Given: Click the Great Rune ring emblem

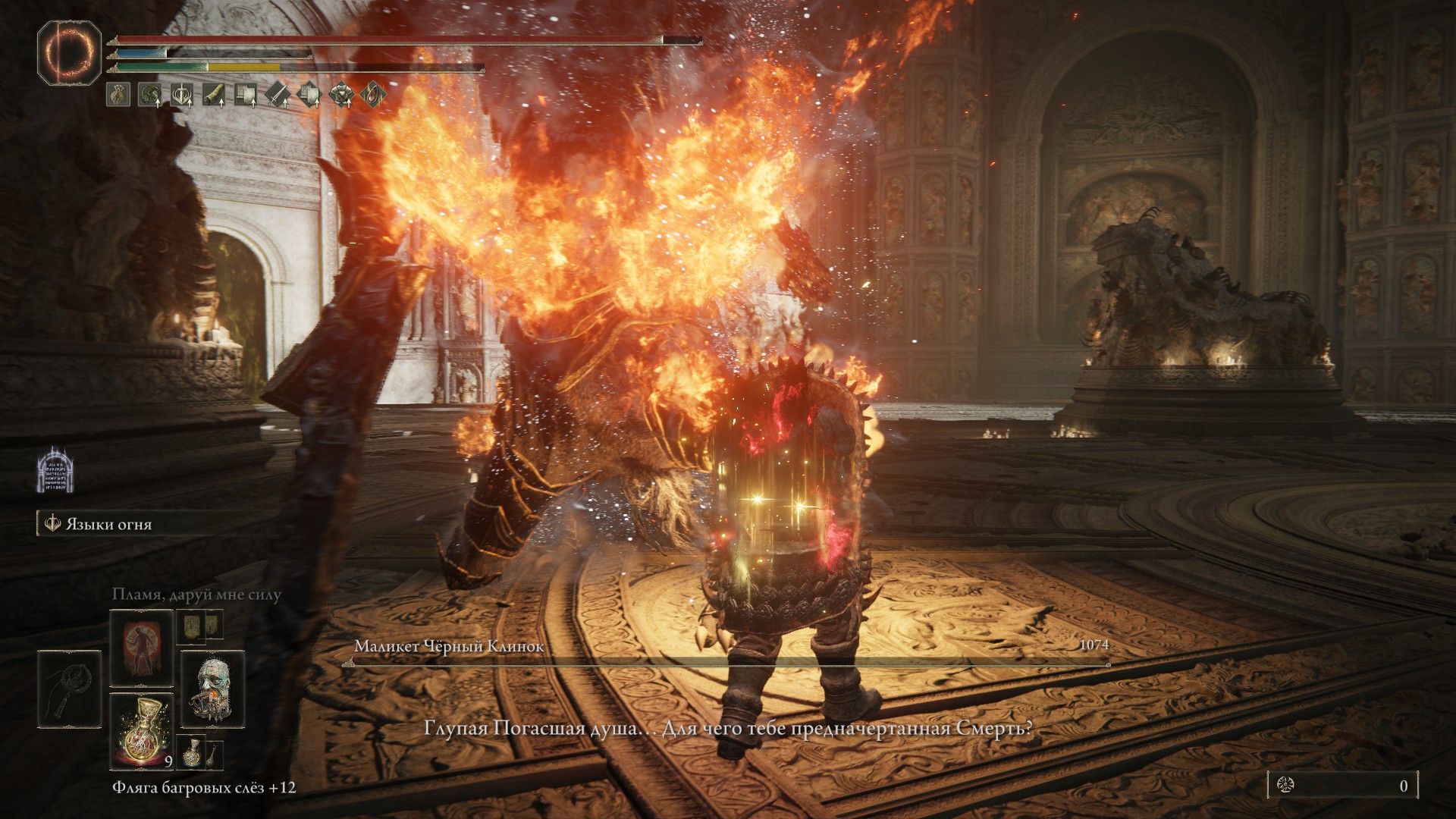Looking at the screenshot, I should click(x=69, y=52).
